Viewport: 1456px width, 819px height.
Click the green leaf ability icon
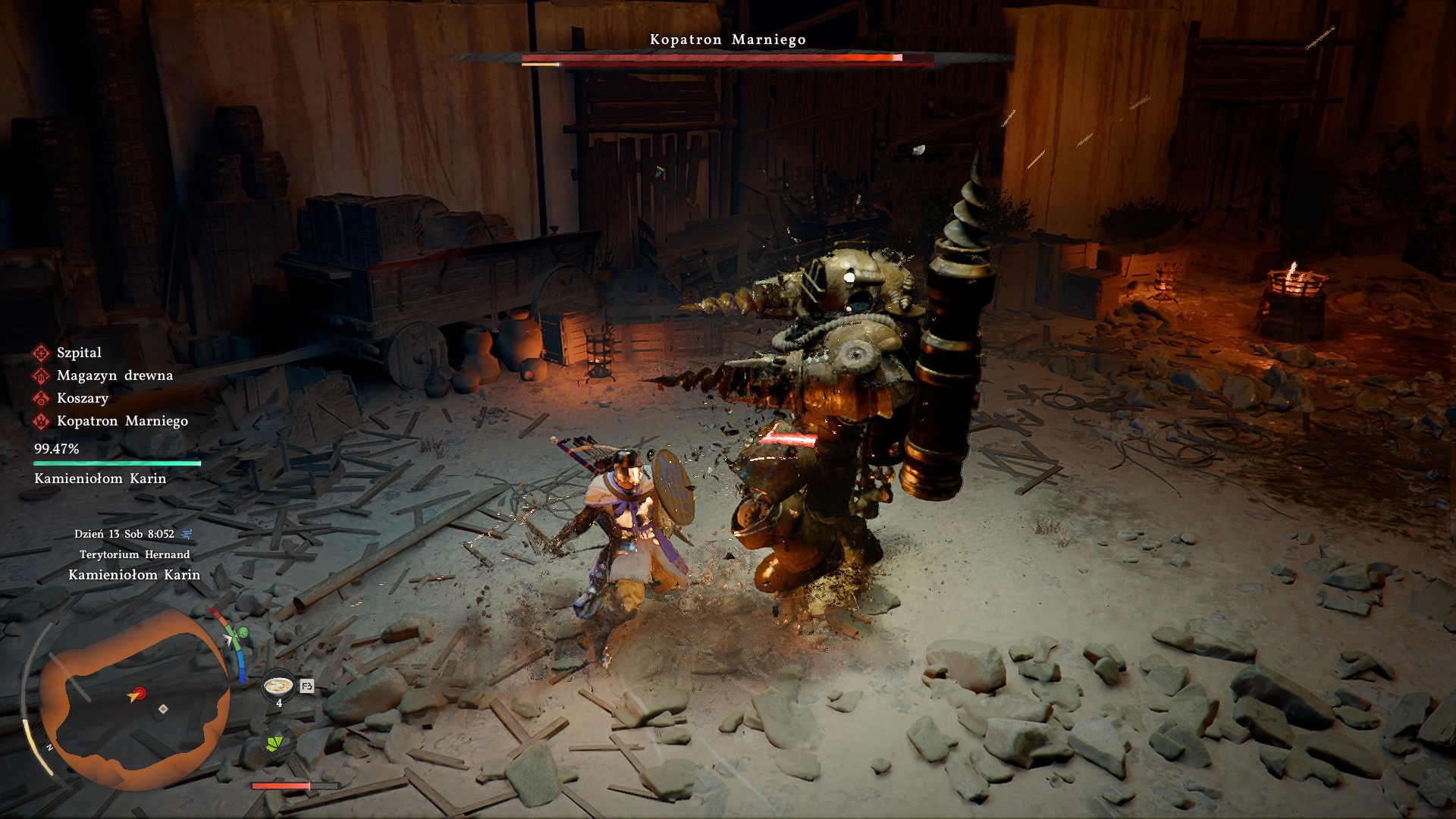pos(278,741)
